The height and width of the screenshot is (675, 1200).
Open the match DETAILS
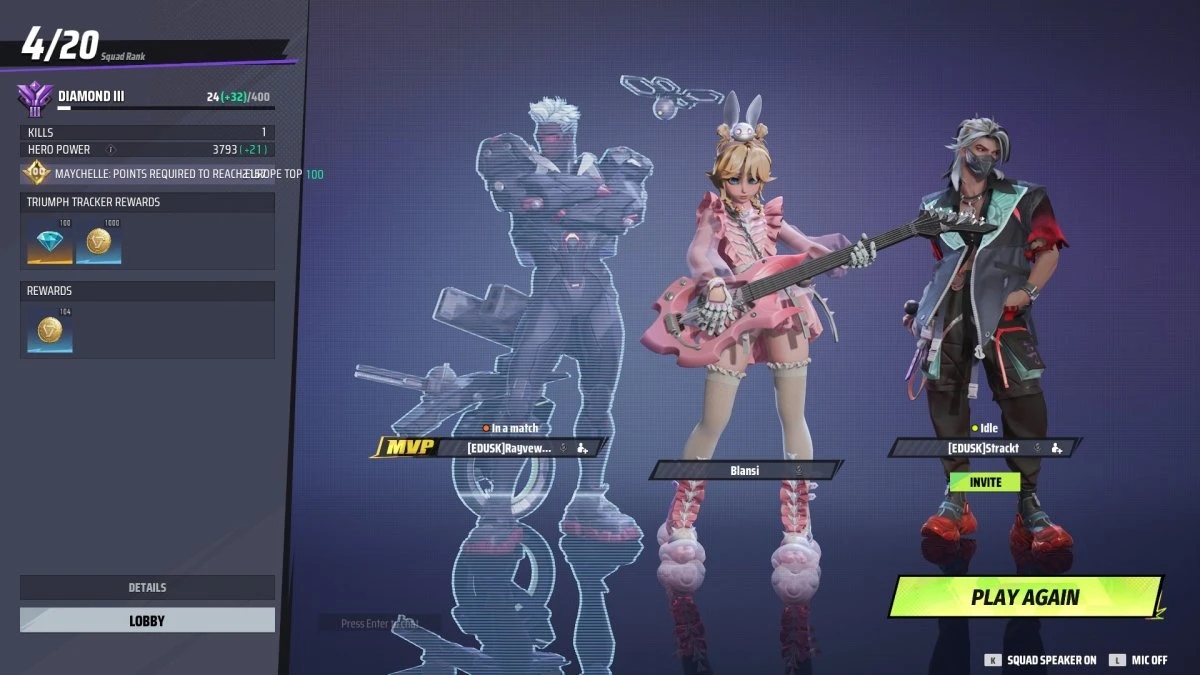point(147,587)
